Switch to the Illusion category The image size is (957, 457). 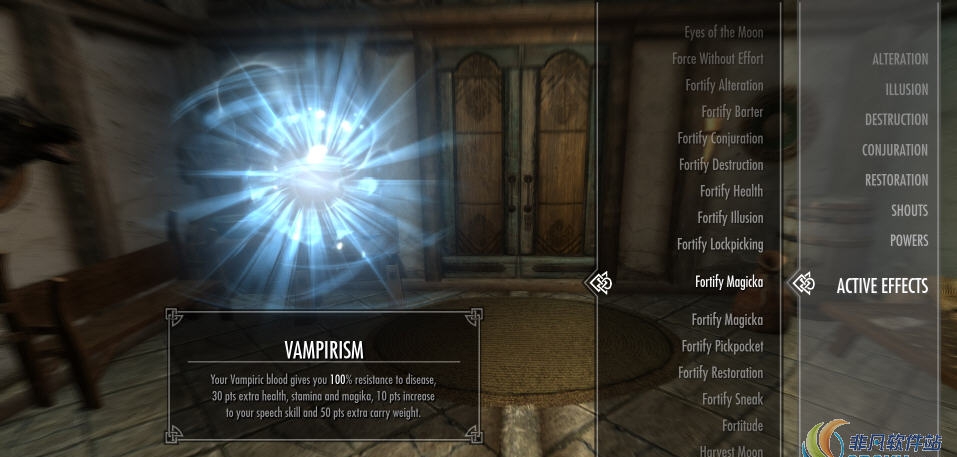906,89
